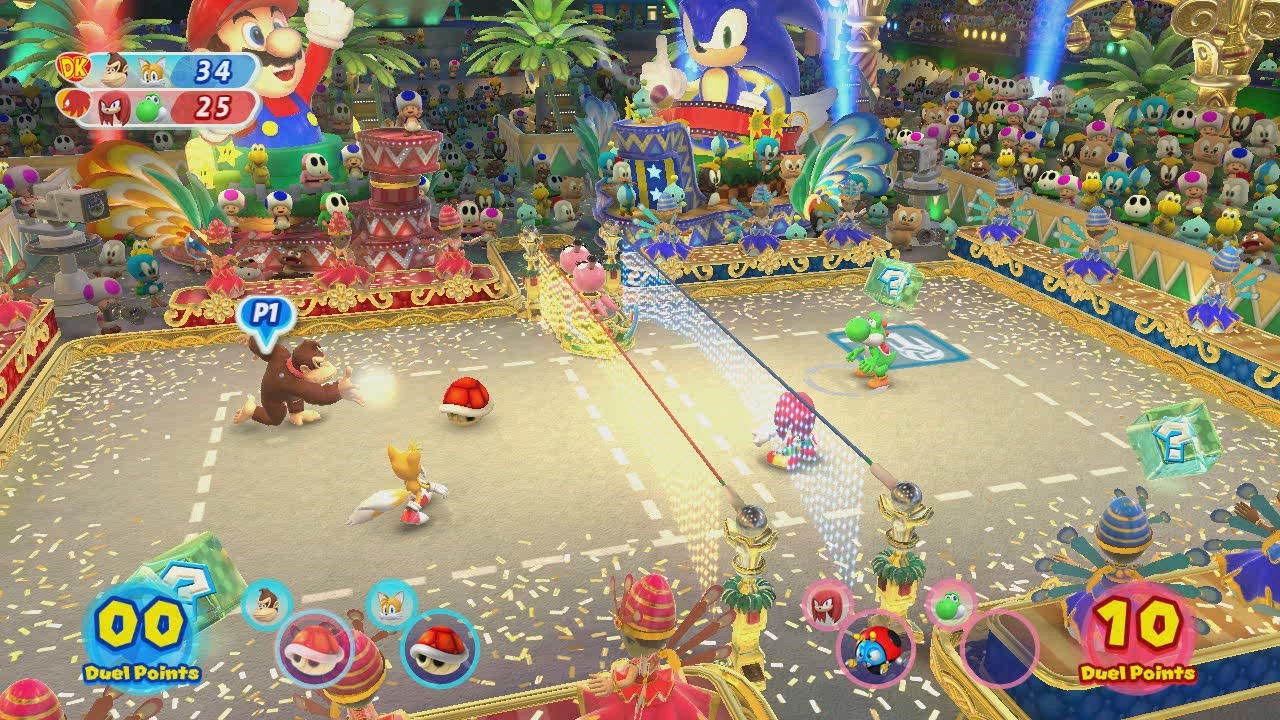This screenshot has height=720, width=1280.
Task: Select the right red shell item icon
Action: (x=434, y=652)
